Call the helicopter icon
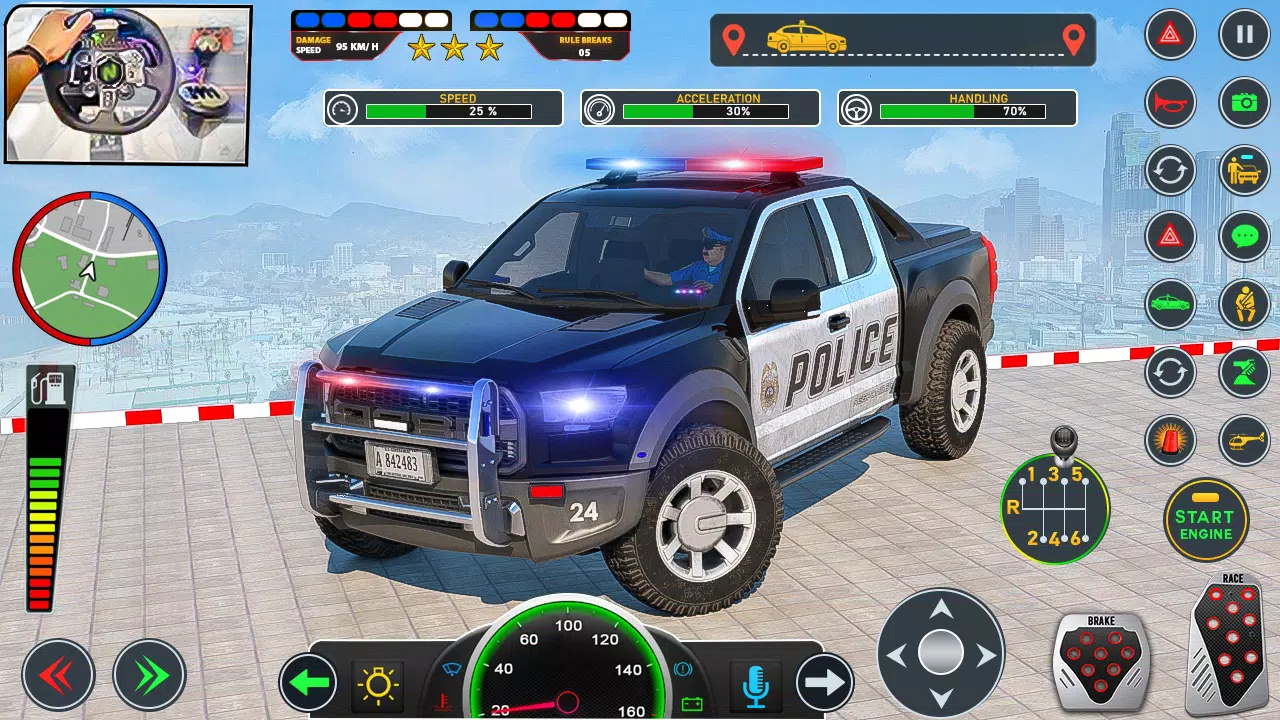Image resolution: width=1280 pixels, height=720 pixels. point(1245,439)
